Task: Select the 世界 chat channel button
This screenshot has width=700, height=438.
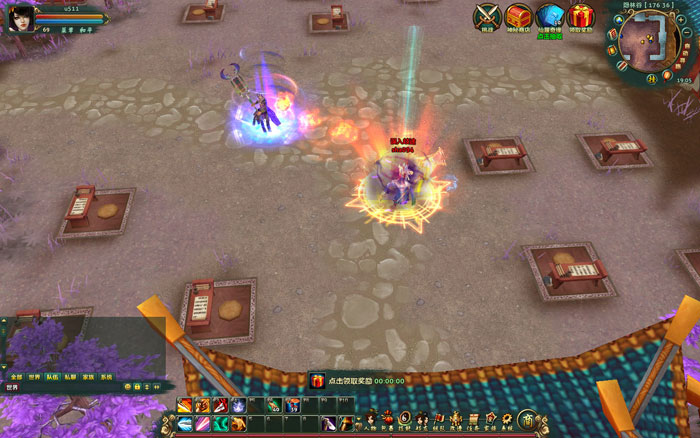Action: click(14, 387)
